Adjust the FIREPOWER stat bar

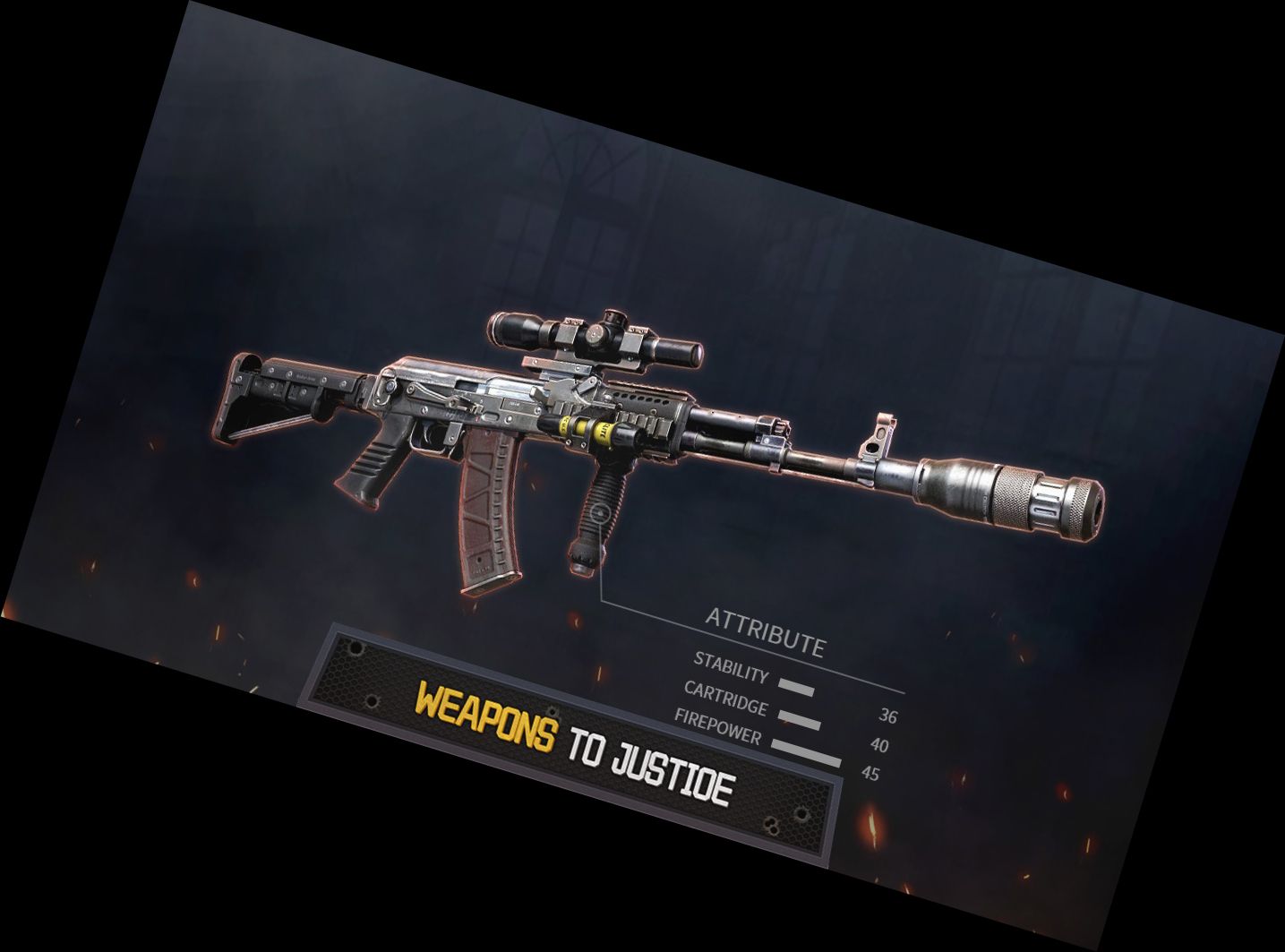pyautogui.click(x=806, y=750)
